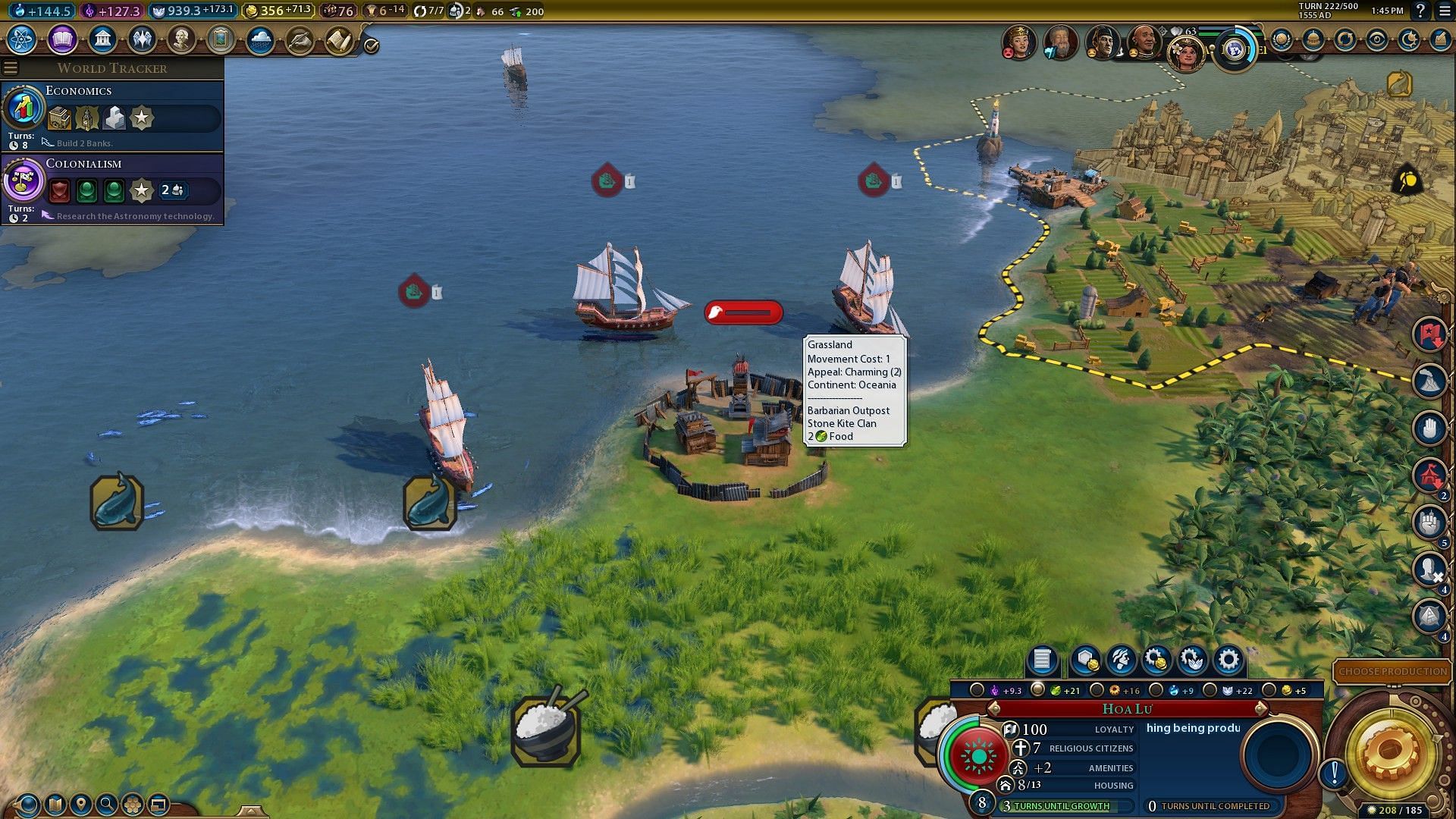Select the Economics research tracker entry

coord(112,115)
